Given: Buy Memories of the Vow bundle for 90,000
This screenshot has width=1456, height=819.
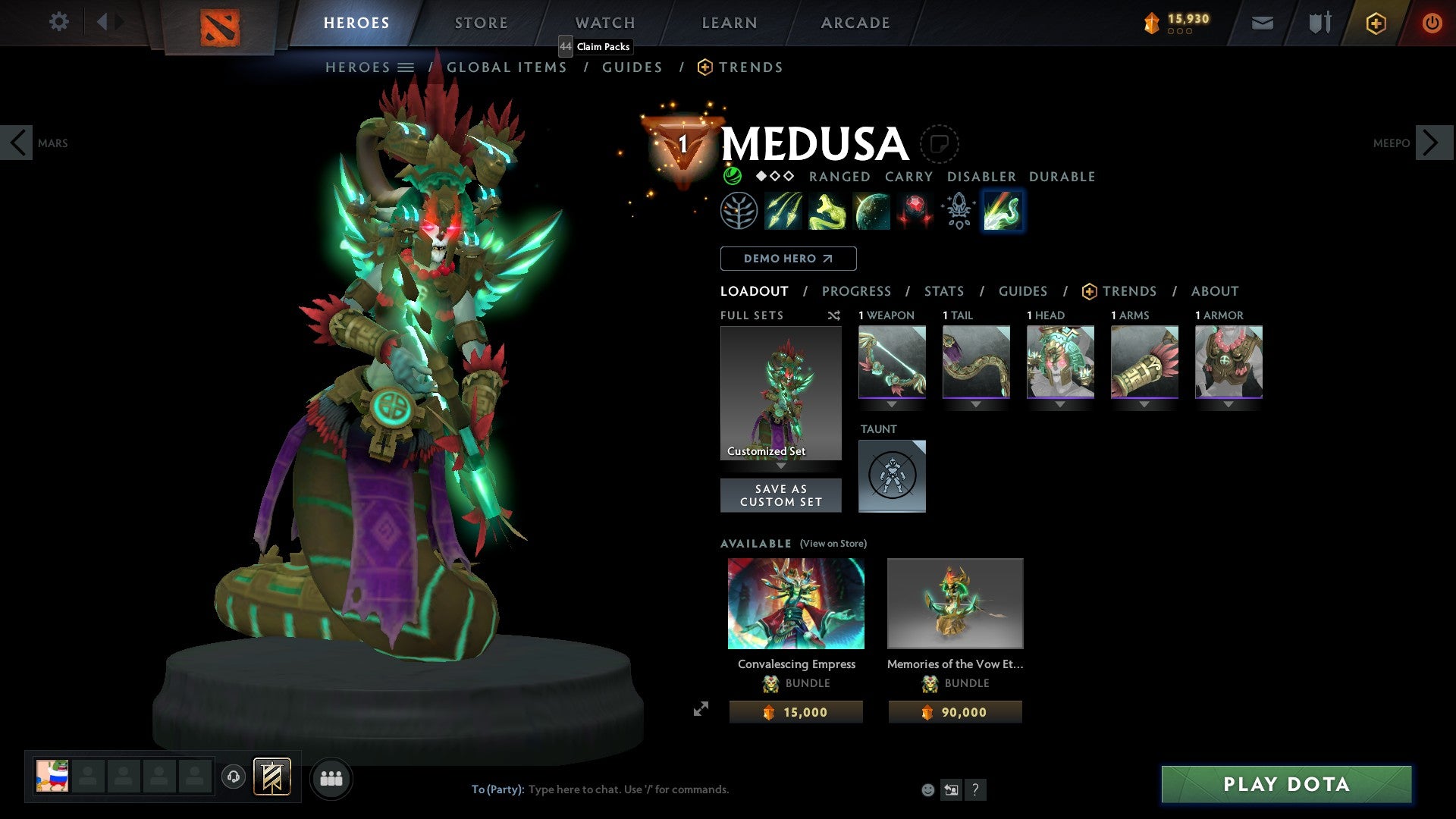Looking at the screenshot, I should pyautogui.click(x=955, y=712).
